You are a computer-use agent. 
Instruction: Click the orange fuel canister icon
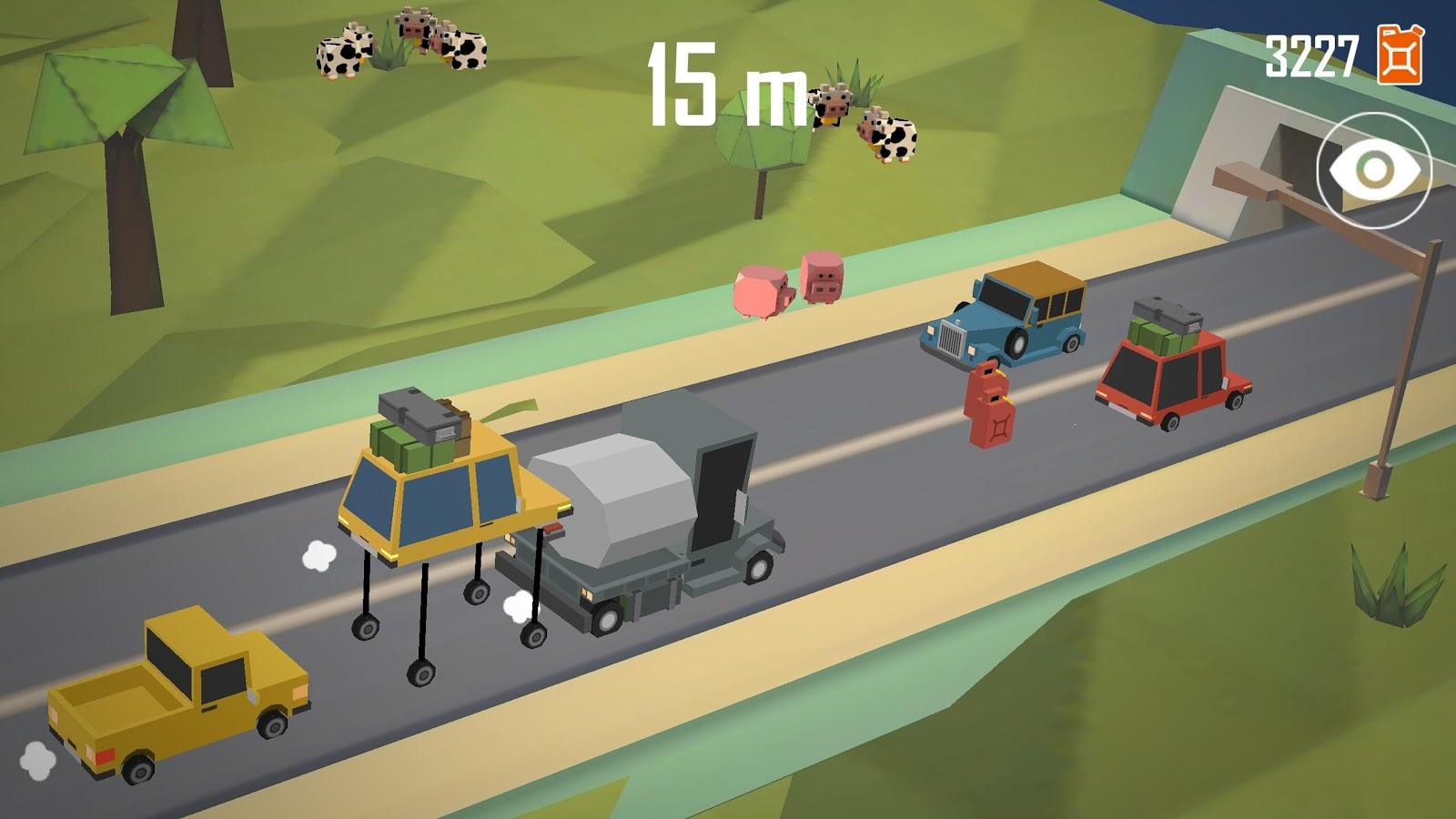pyautogui.click(x=1400, y=55)
